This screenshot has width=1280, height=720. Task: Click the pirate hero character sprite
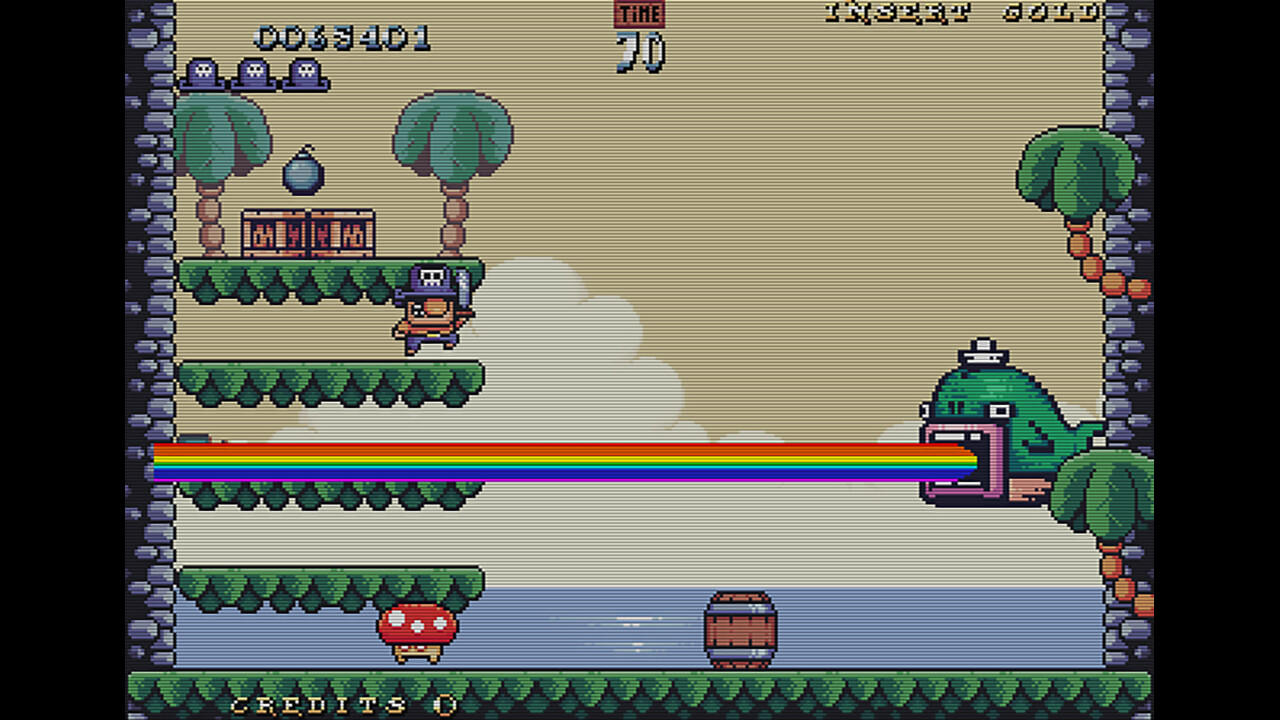click(x=430, y=310)
